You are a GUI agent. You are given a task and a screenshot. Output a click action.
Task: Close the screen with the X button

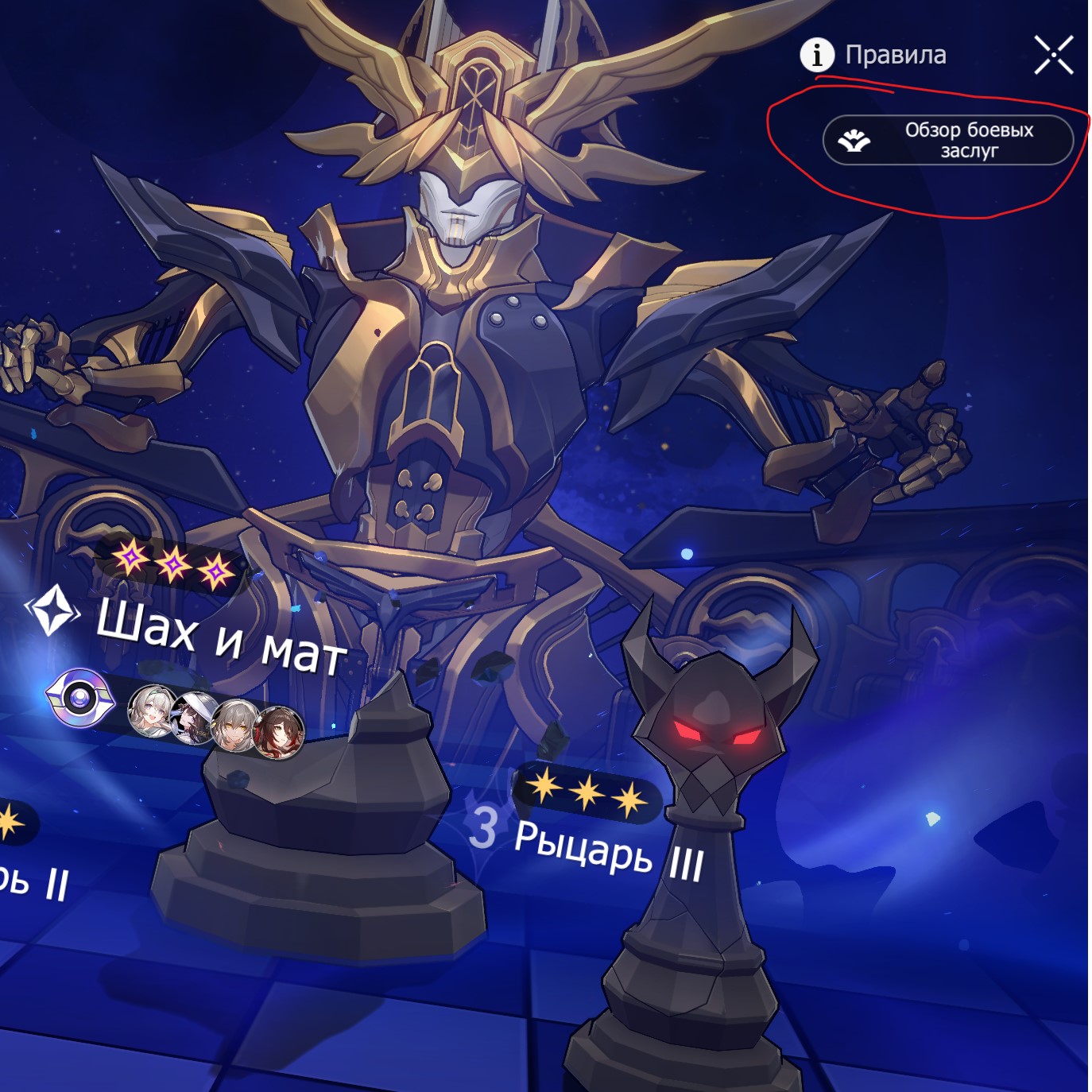pyautogui.click(x=1053, y=55)
